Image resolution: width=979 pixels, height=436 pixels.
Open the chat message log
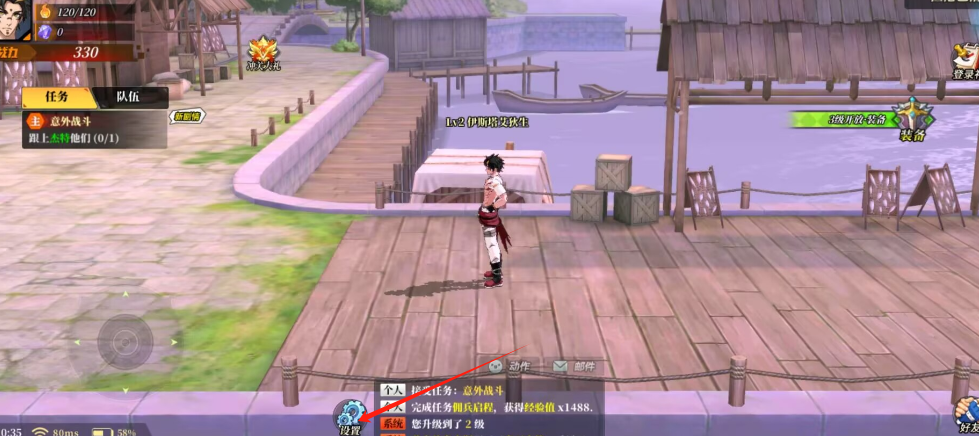(x=500, y=408)
